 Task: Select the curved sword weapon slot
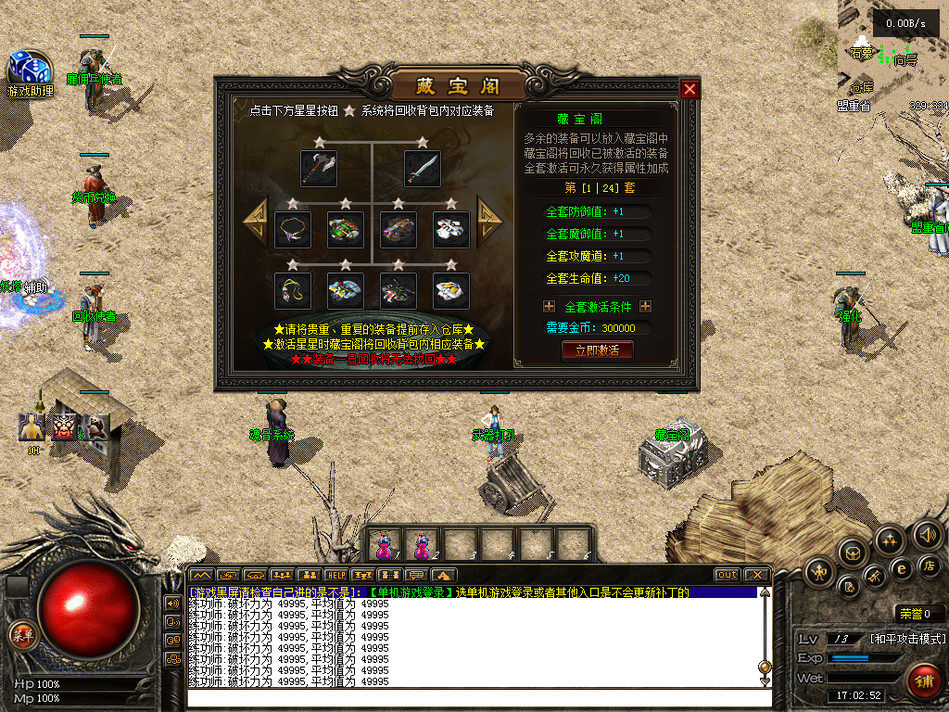pos(423,168)
